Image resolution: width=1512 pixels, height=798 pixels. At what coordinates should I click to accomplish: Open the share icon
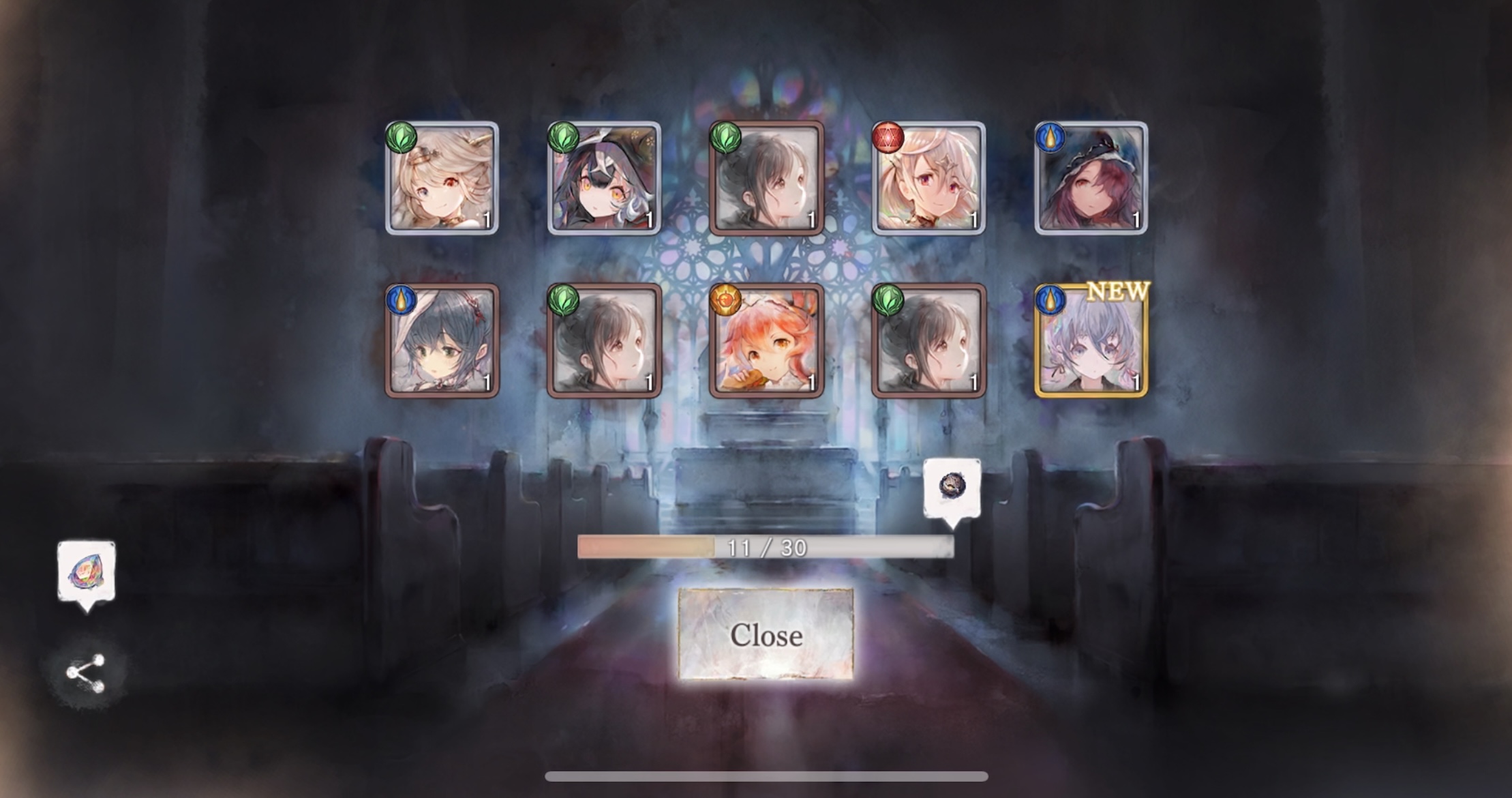tap(85, 673)
